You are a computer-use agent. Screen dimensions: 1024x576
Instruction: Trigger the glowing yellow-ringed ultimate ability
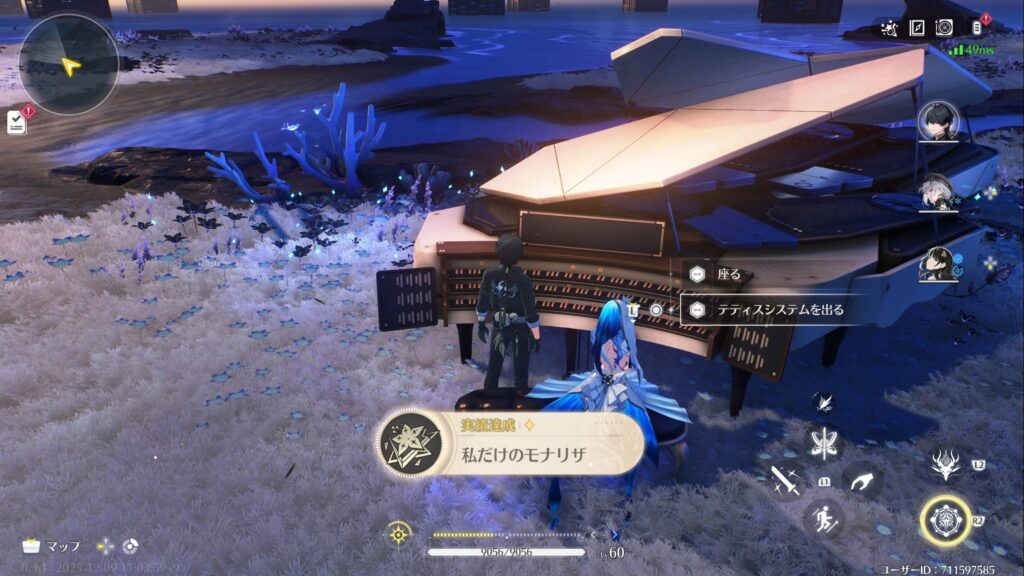tap(945, 520)
